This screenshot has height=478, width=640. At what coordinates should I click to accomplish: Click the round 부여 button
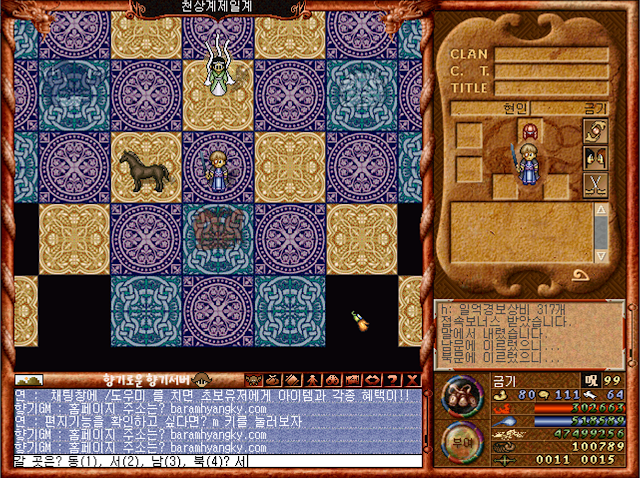click(463, 439)
